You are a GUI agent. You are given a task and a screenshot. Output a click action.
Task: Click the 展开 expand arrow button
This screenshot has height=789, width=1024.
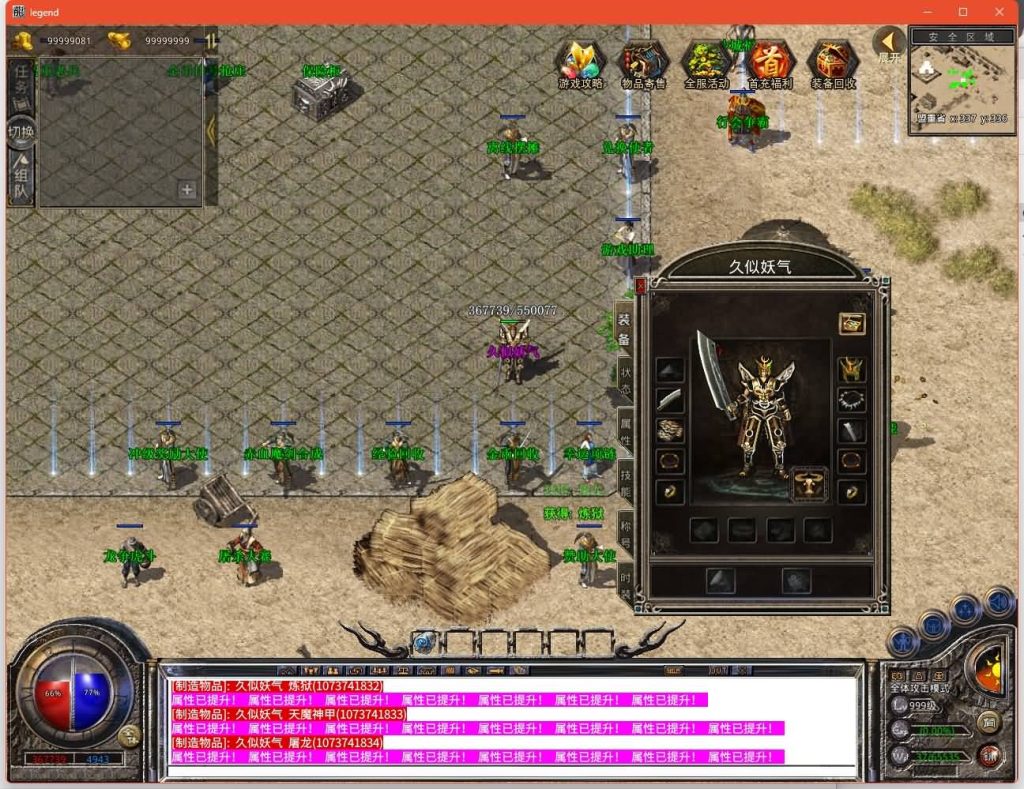pos(888,44)
